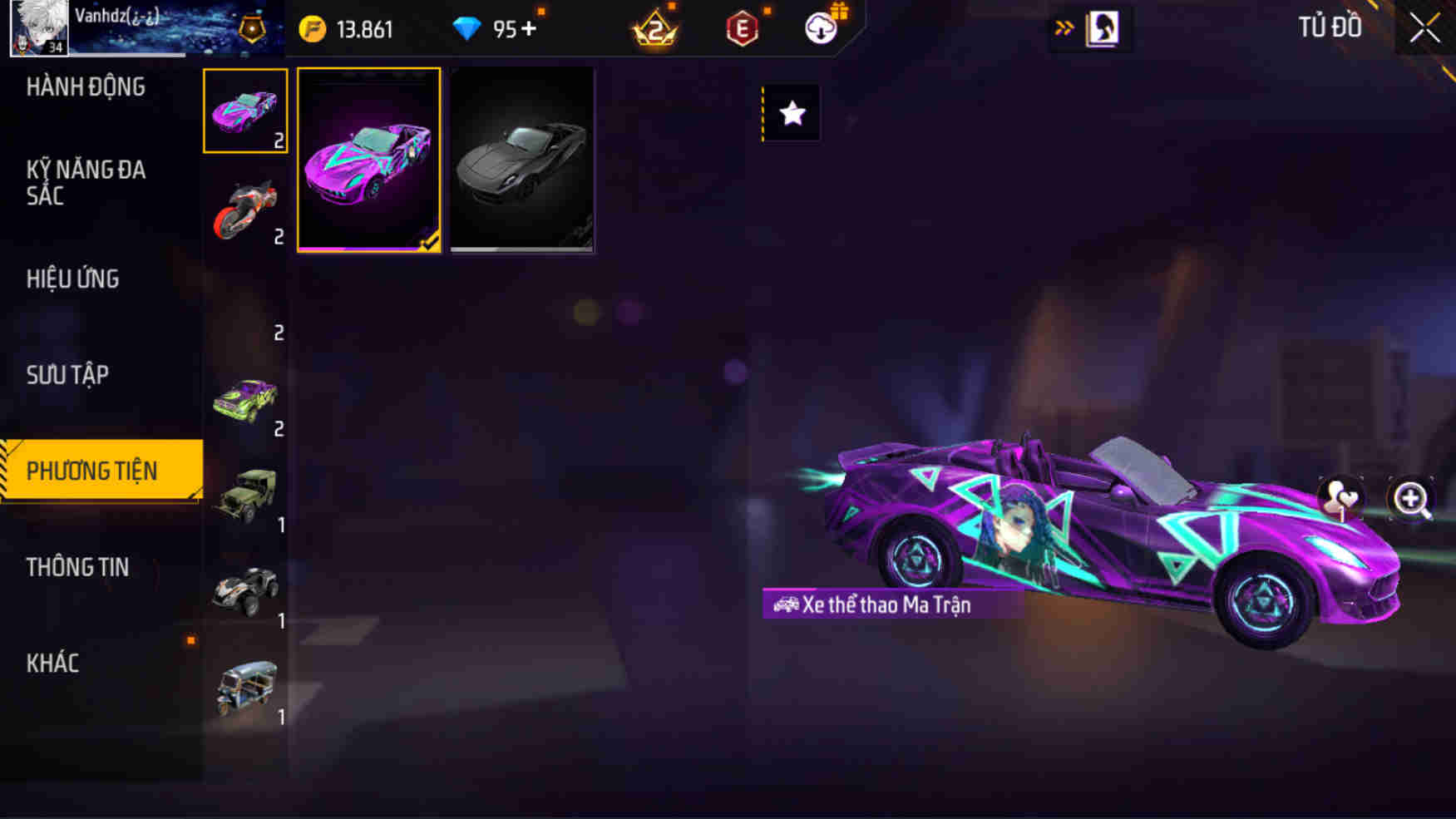
Task: Select the tuk-tuk vehicle thumbnail
Action: tap(245, 686)
